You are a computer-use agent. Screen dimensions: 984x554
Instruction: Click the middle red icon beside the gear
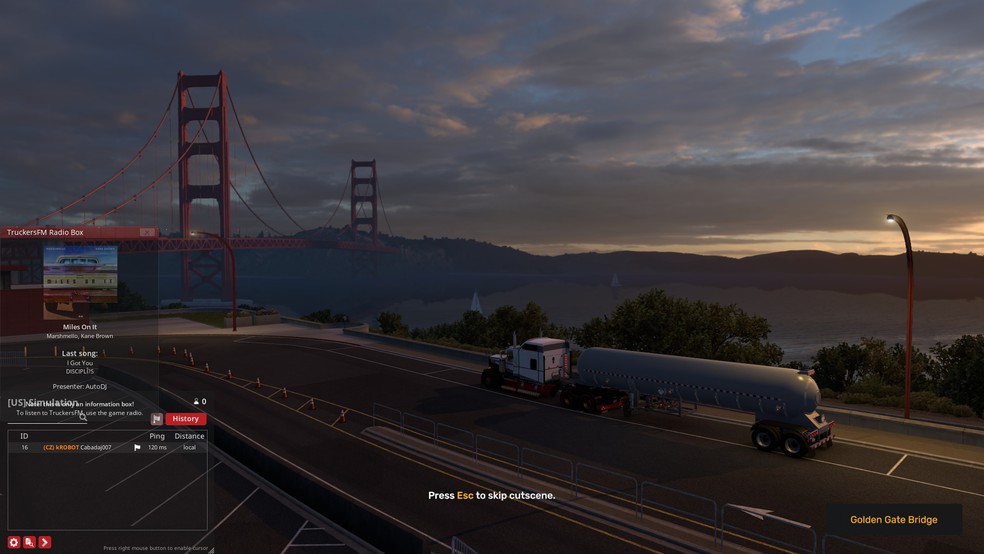point(30,542)
